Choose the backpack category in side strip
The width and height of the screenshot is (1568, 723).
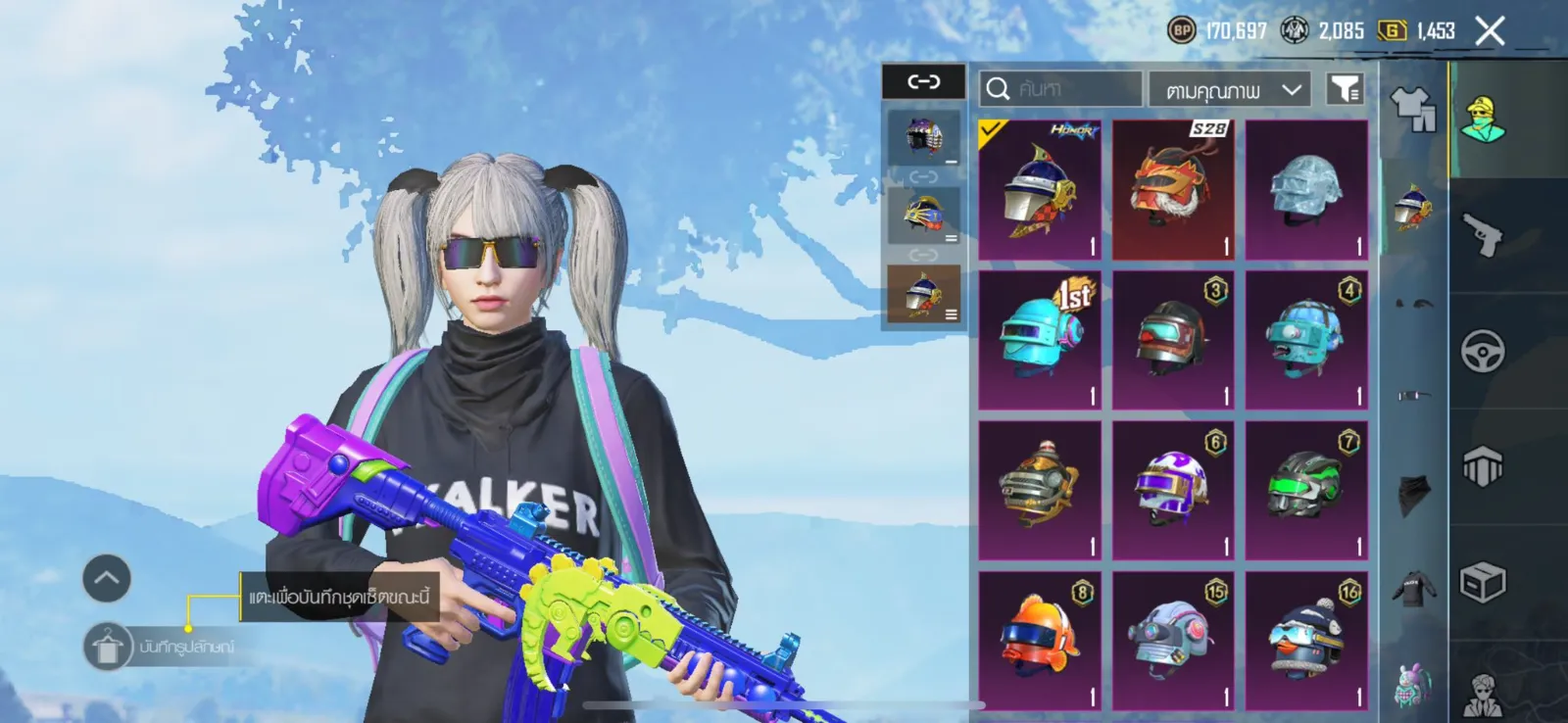(x=1412, y=684)
